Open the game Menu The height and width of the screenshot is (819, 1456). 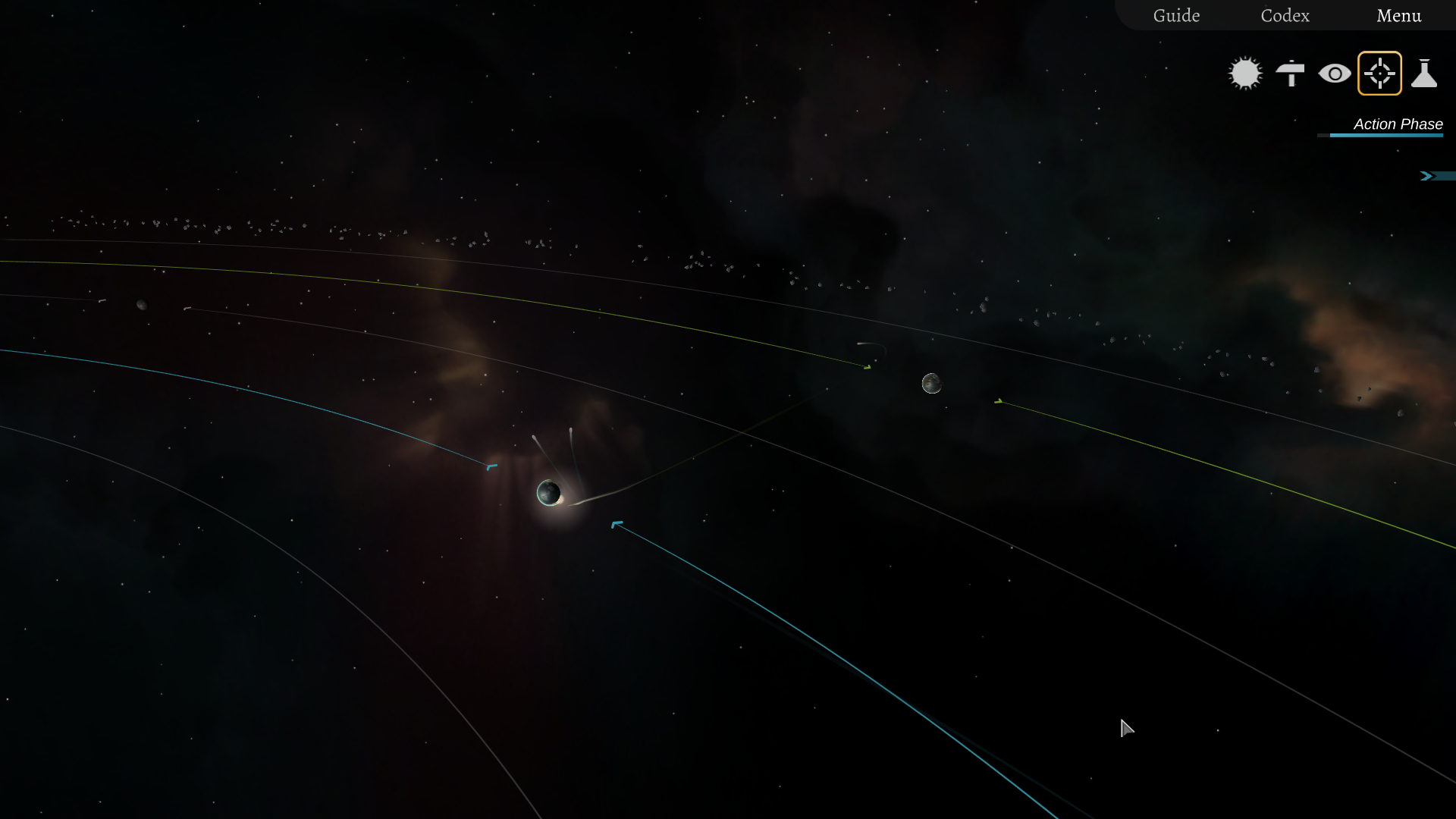pyautogui.click(x=1398, y=16)
